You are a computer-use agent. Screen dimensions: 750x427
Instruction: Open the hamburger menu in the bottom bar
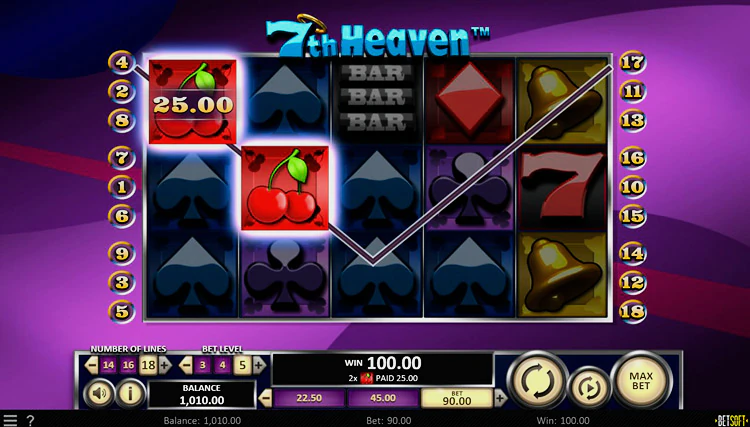coord(10,420)
